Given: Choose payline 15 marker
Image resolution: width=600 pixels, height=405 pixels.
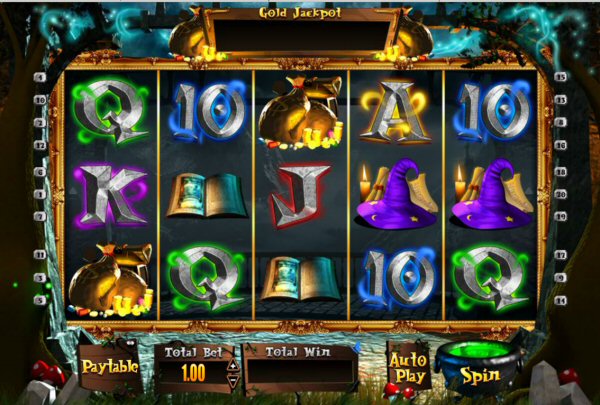Looking at the screenshot, I should (x=561, y=77).
